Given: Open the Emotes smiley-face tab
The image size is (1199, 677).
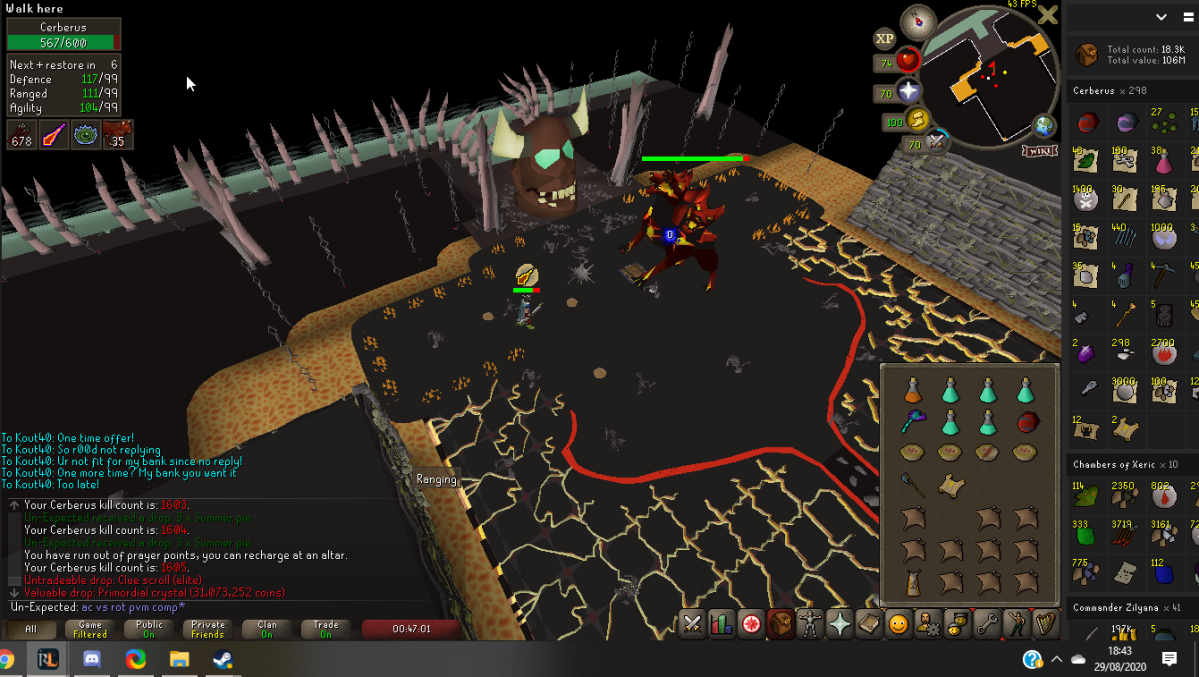Looking at the screenshot, I should click(x=898, y=624).
